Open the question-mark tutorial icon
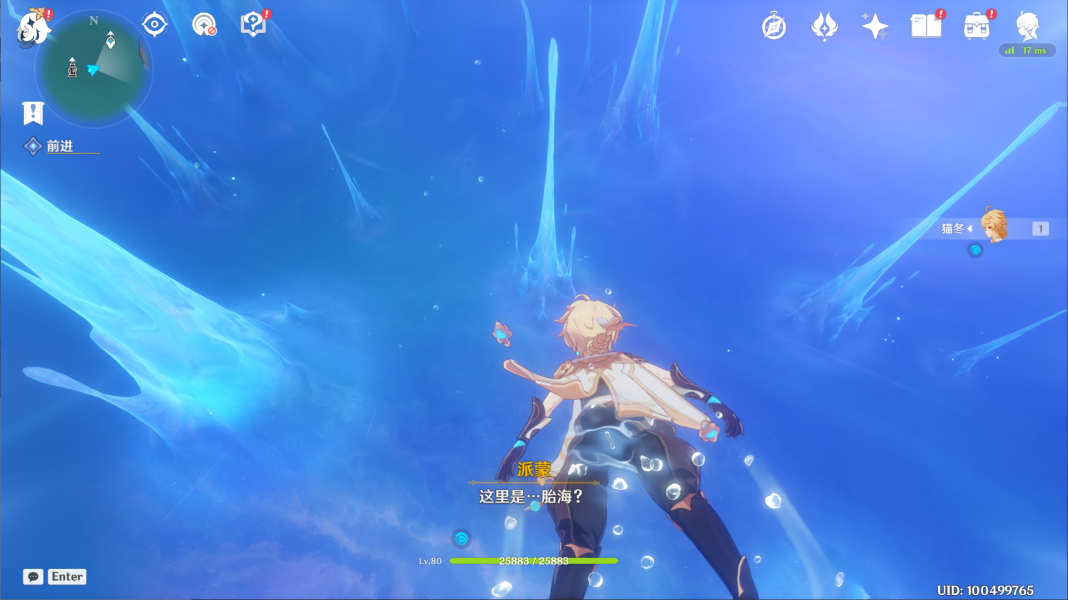The width and height of the screenshot is (1068, 600). coord(254,24)
